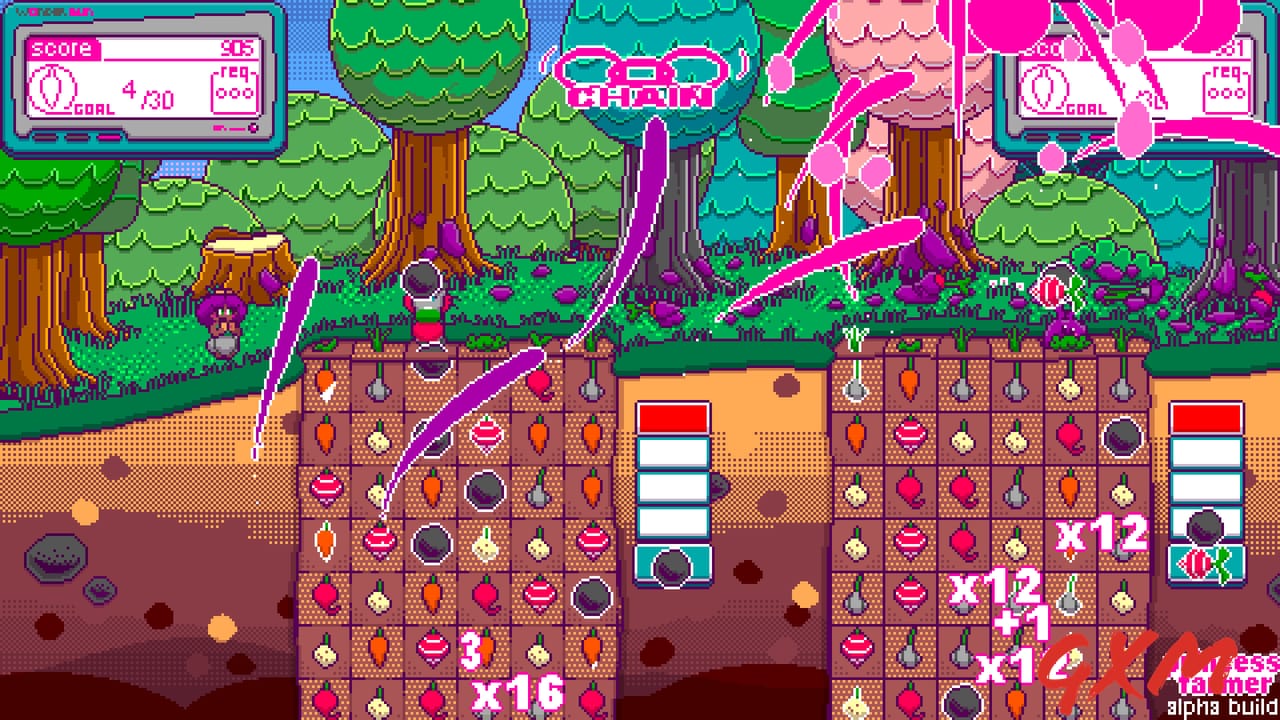Click the red filled segment of the charge meter
The height and width of the screenshot is (720, 1280).
672,415
